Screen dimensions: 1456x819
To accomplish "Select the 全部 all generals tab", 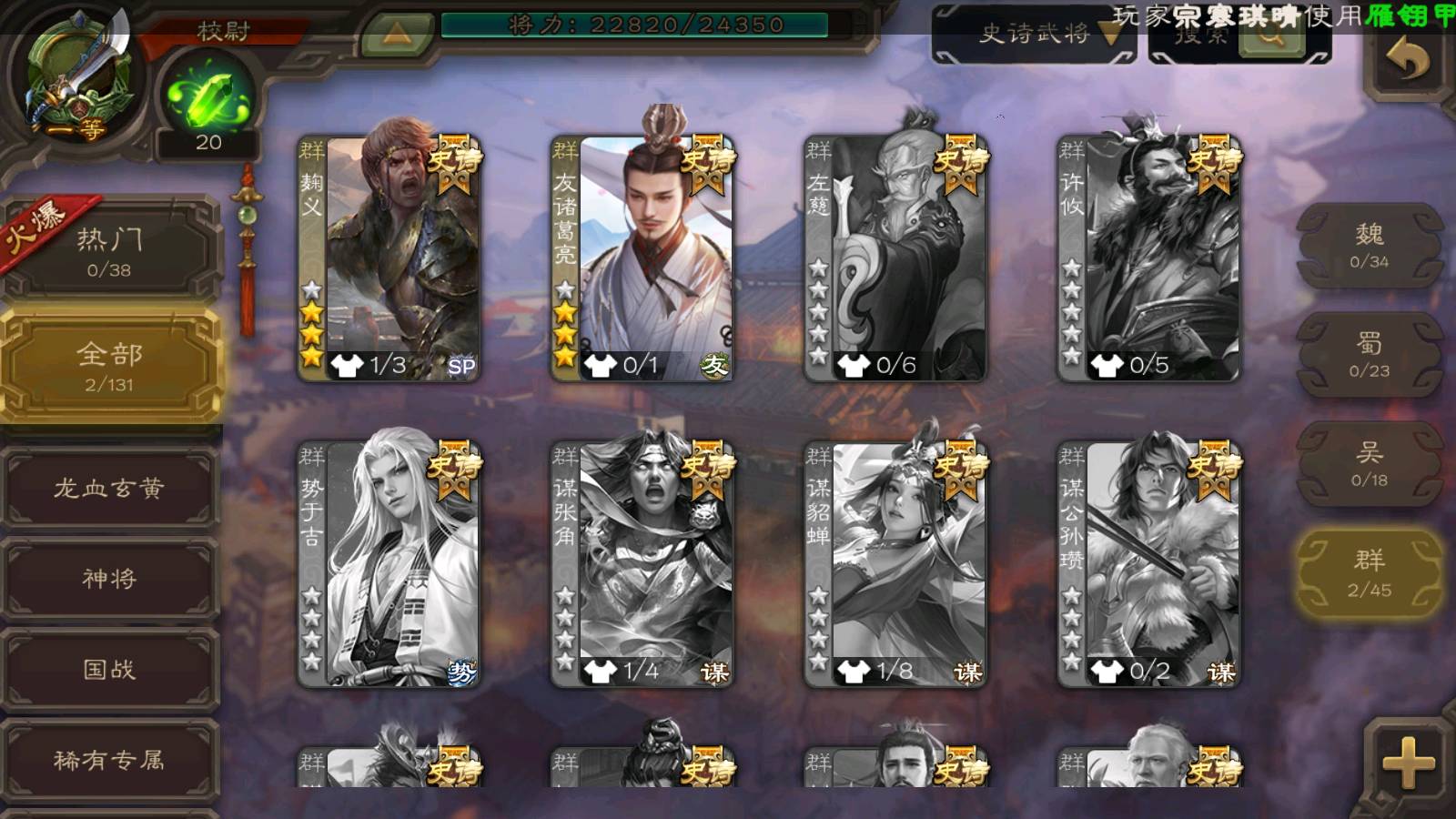I will 109,366.
